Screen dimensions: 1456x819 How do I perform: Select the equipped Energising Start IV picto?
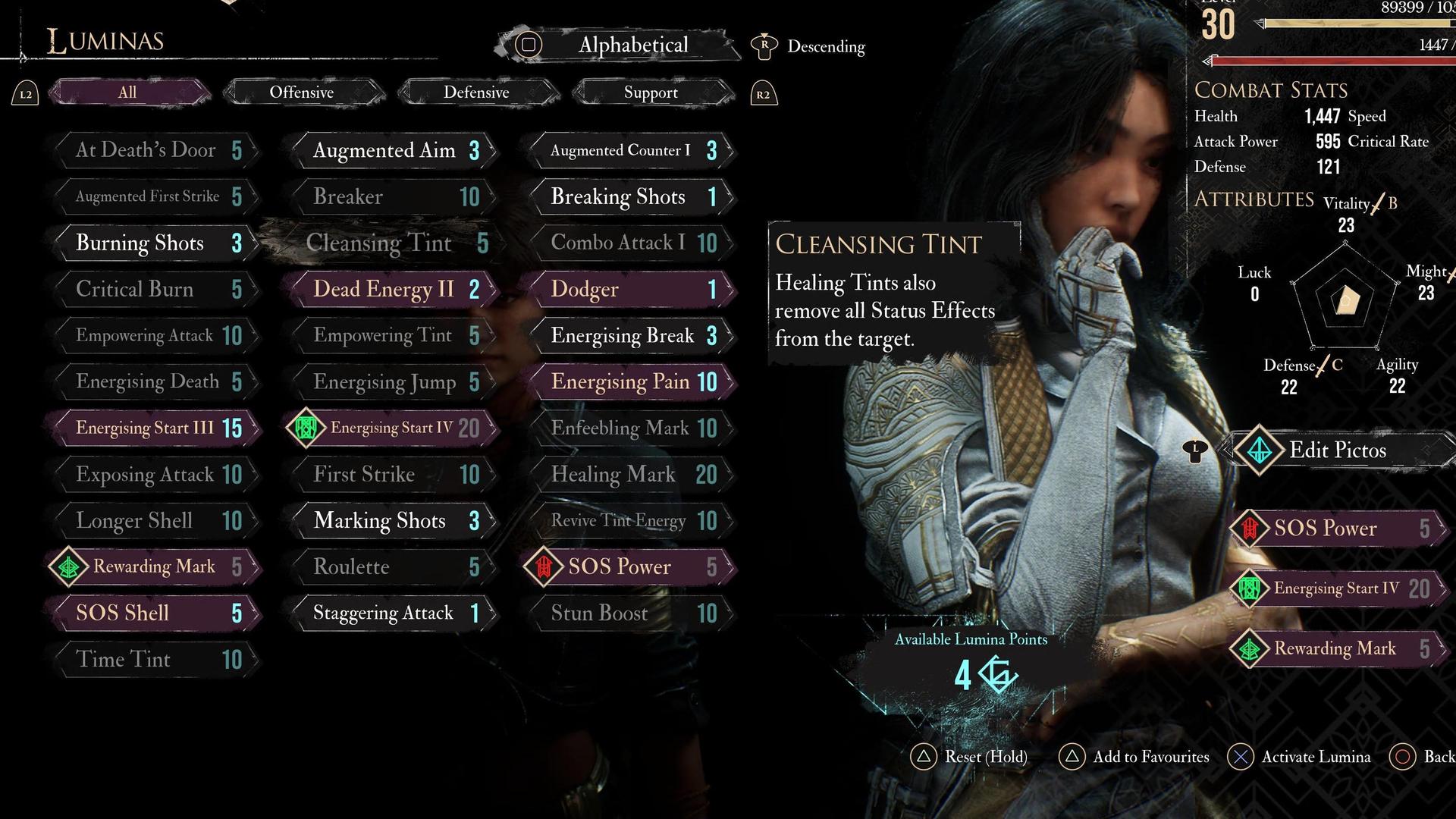point(1338,588)
